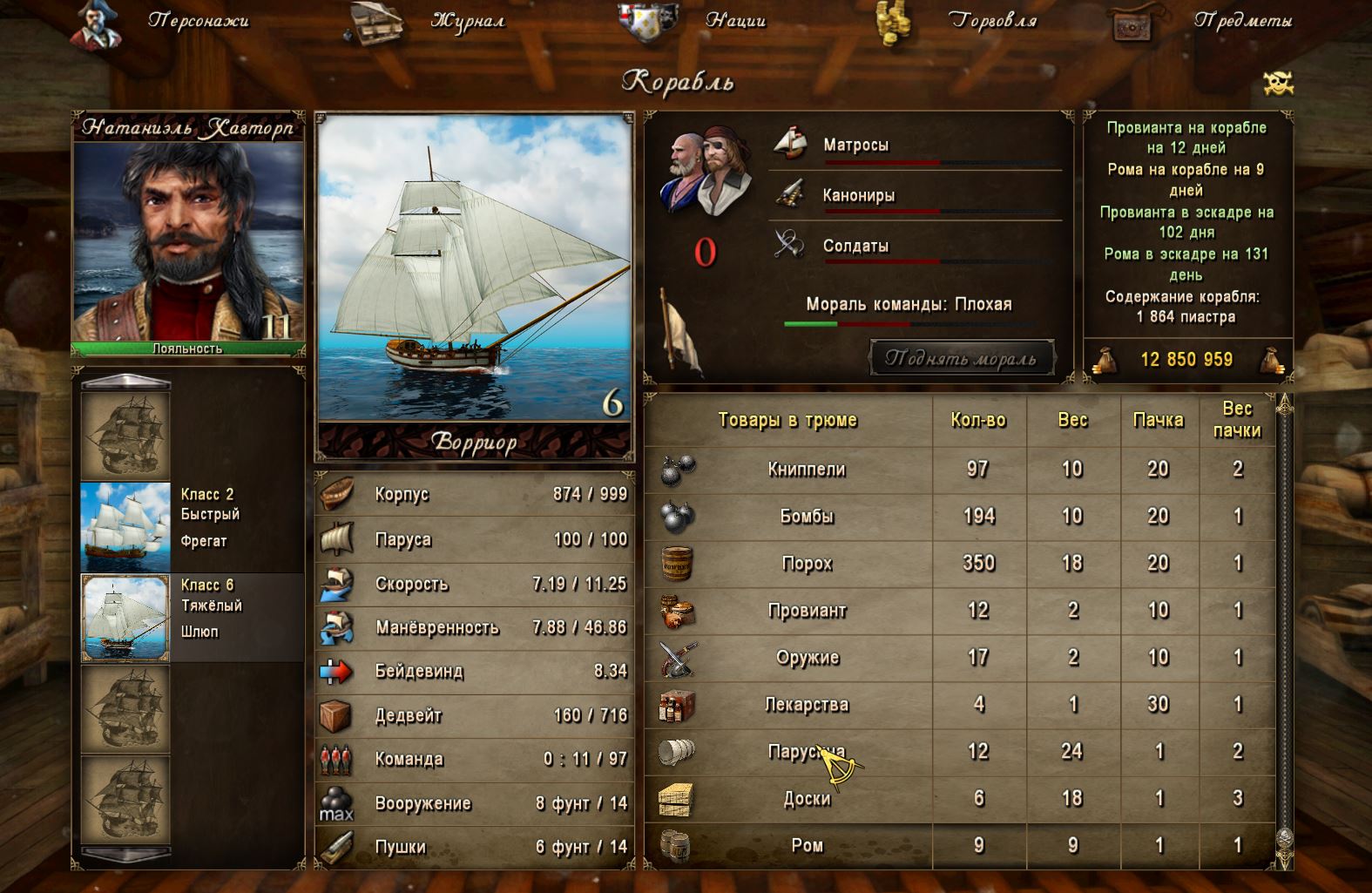Viewport: 1372px width, 893px height.
Task: Select the Порох gunpowder row
Action: [x=807, y=564]
